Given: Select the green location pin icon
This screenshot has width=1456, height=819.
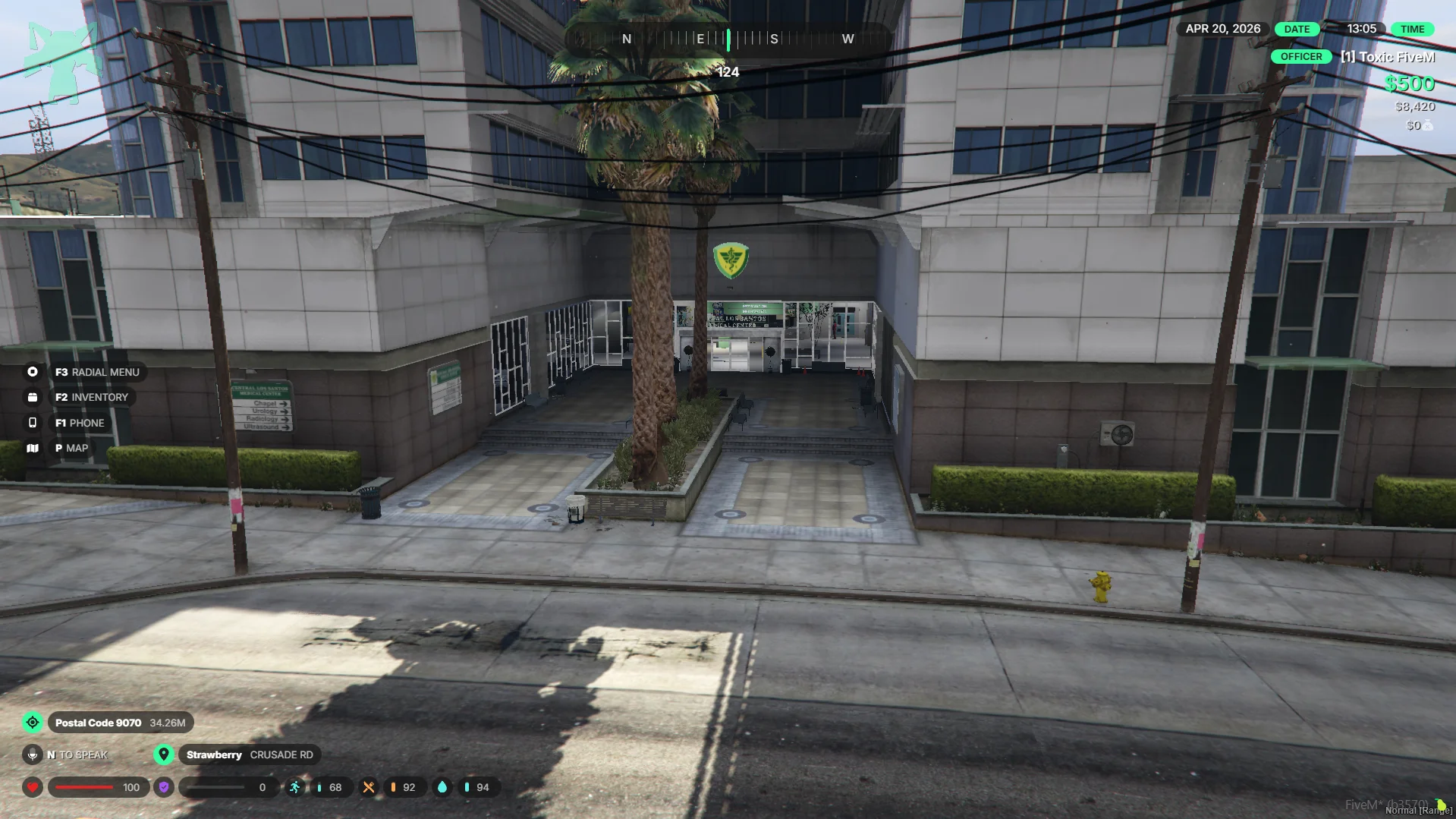Looking at the screenshot, I should pyautogui.click(x=164, y=754).
